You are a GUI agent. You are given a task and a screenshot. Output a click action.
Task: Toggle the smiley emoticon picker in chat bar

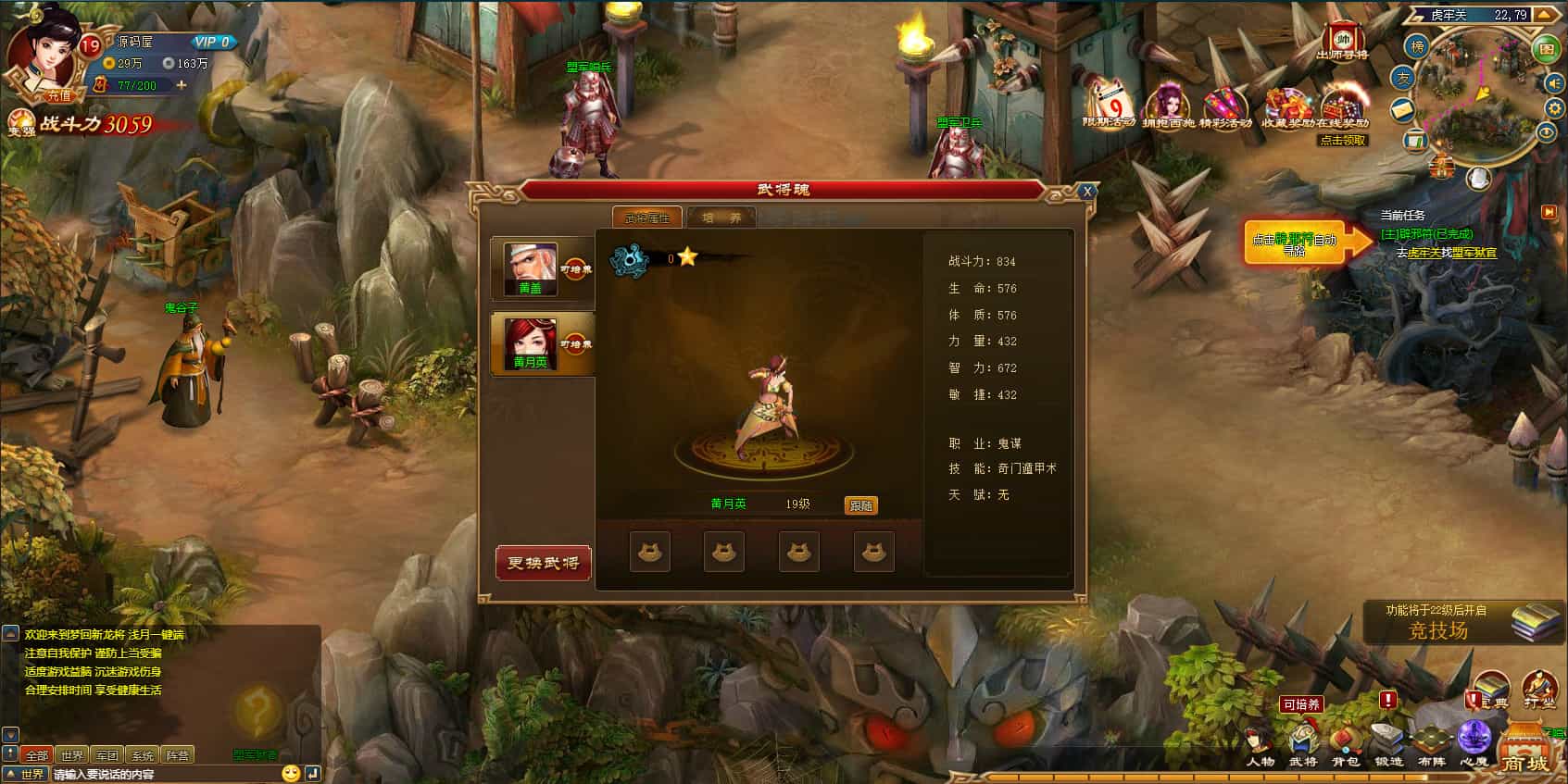(292, 774)
